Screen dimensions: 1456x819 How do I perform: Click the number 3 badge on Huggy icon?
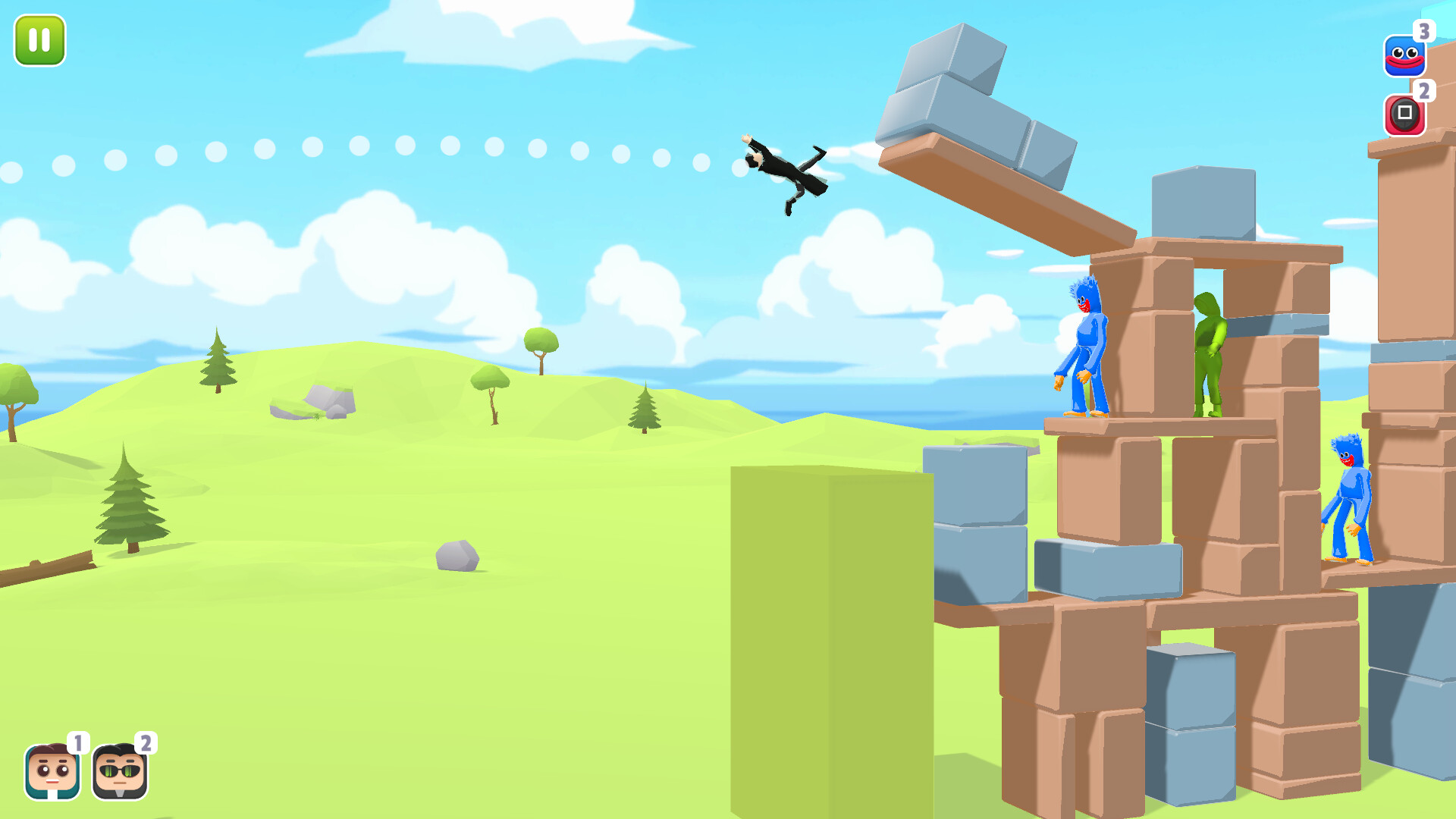click(1425, 33)
